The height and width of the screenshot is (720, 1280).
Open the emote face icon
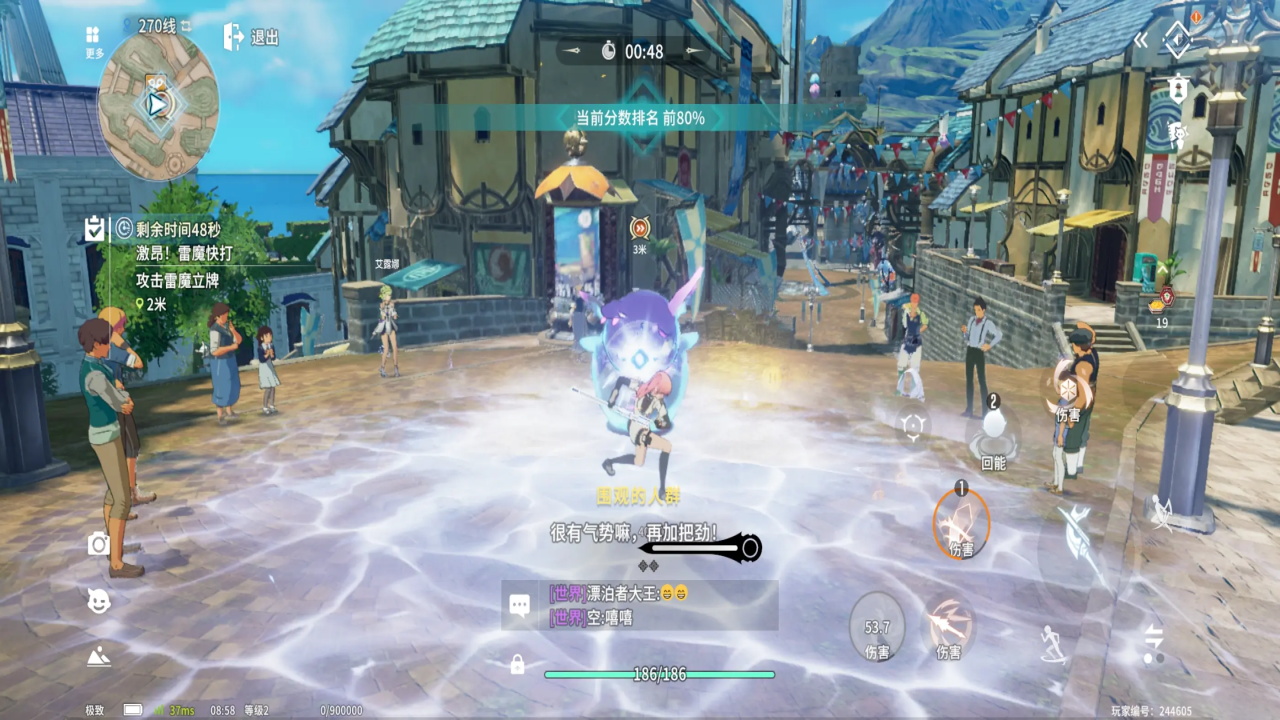98,600
